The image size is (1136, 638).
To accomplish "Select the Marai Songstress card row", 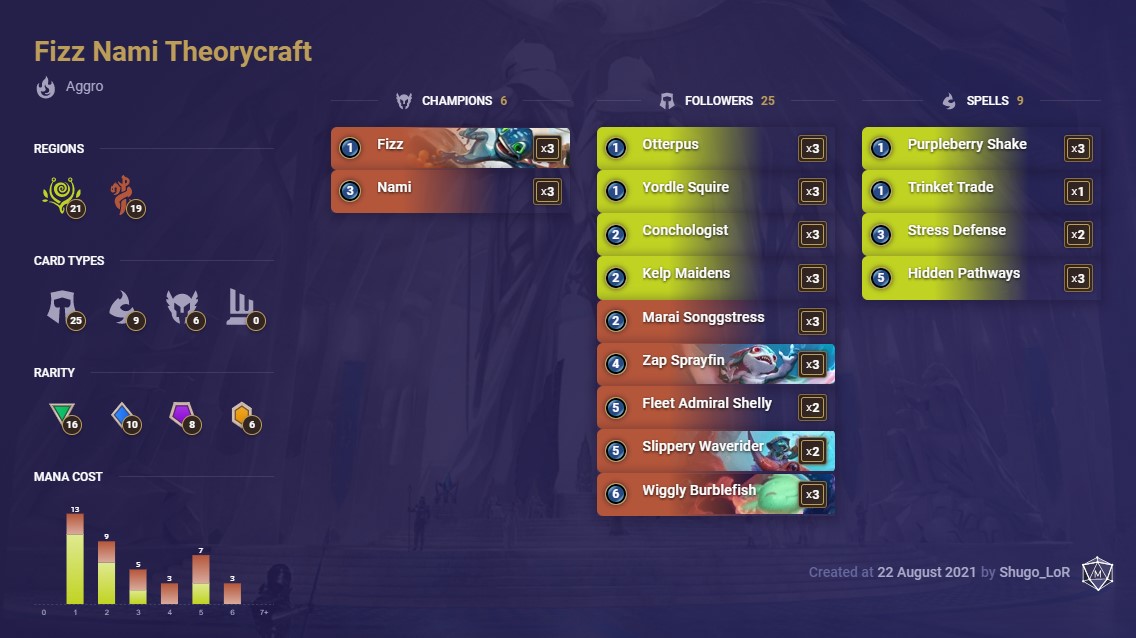I will coord(715,320).
